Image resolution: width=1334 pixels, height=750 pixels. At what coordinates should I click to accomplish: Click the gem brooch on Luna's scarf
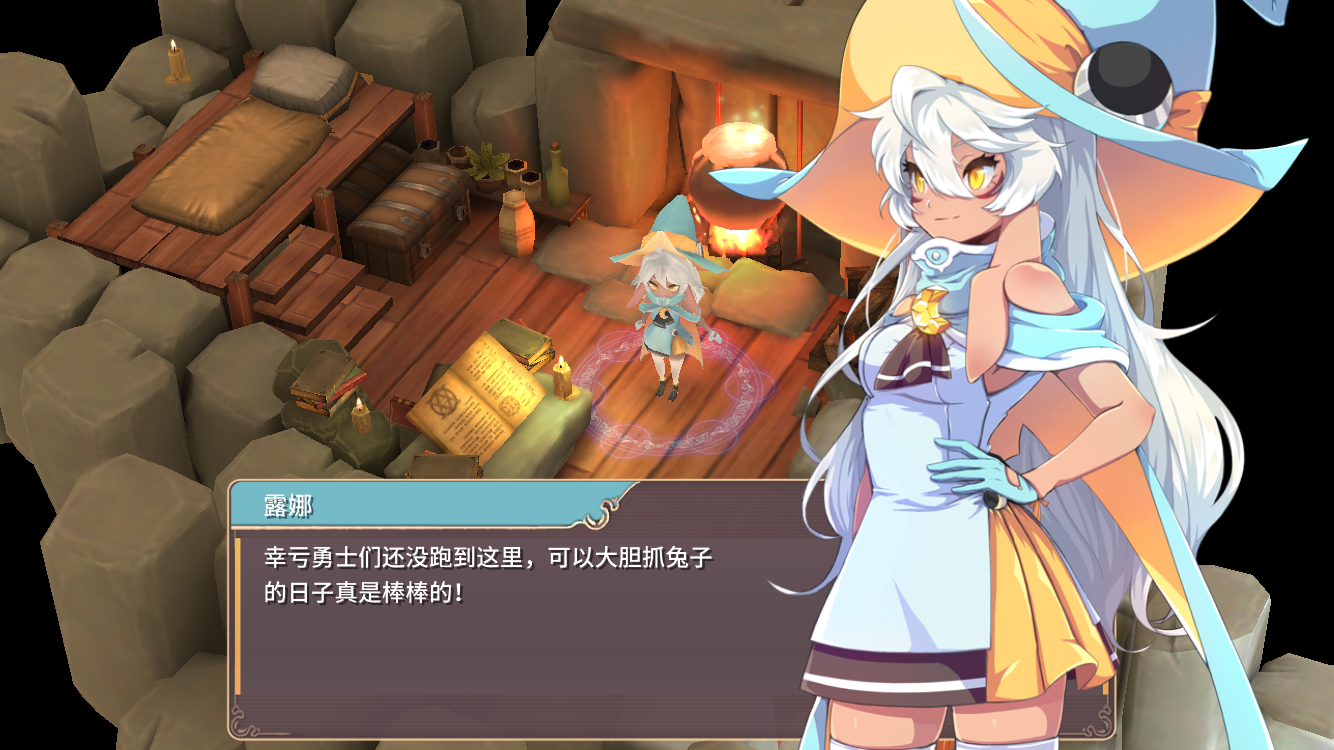[931, 309]
